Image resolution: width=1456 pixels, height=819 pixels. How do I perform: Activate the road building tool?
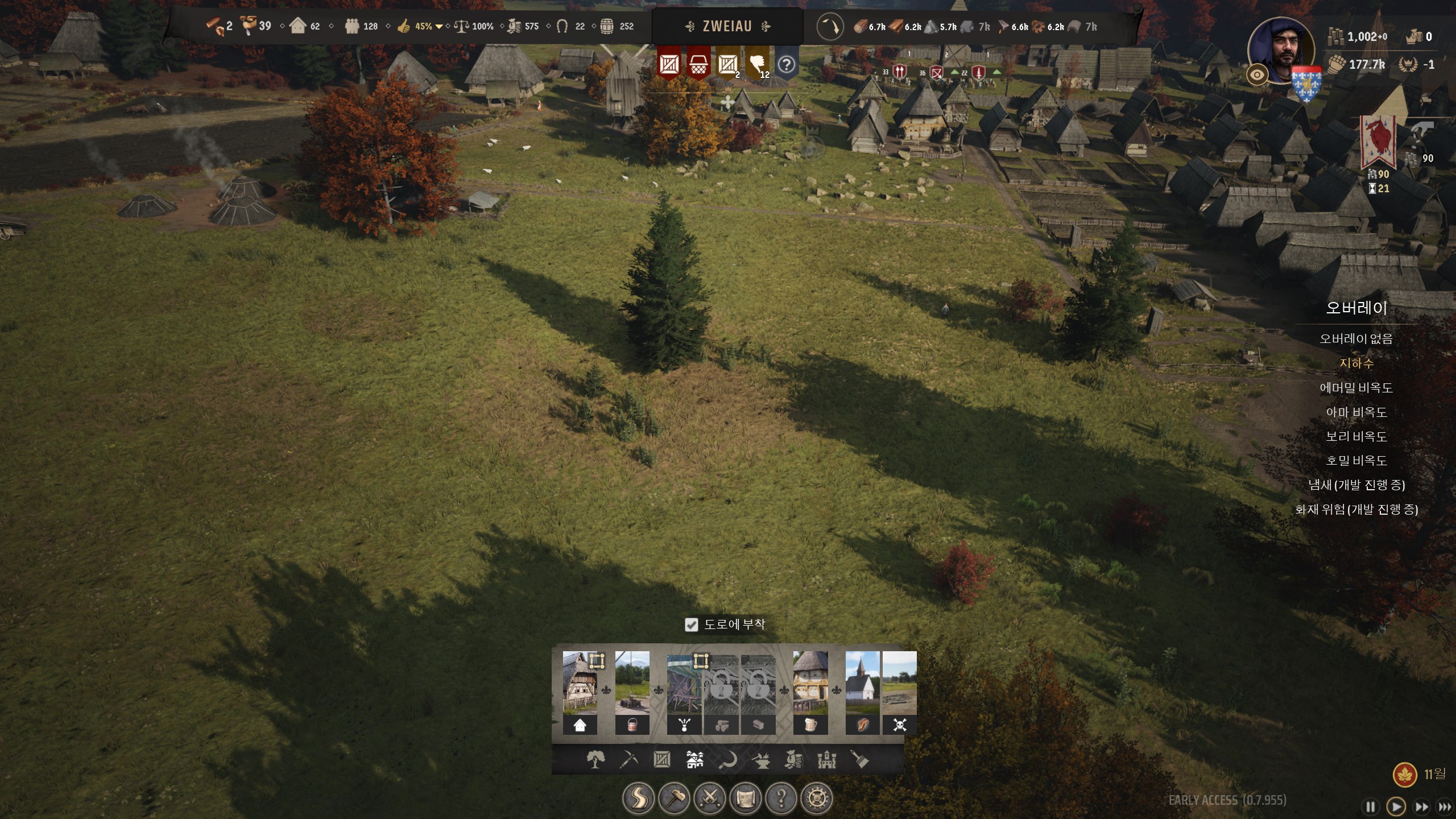click(638, 799)
